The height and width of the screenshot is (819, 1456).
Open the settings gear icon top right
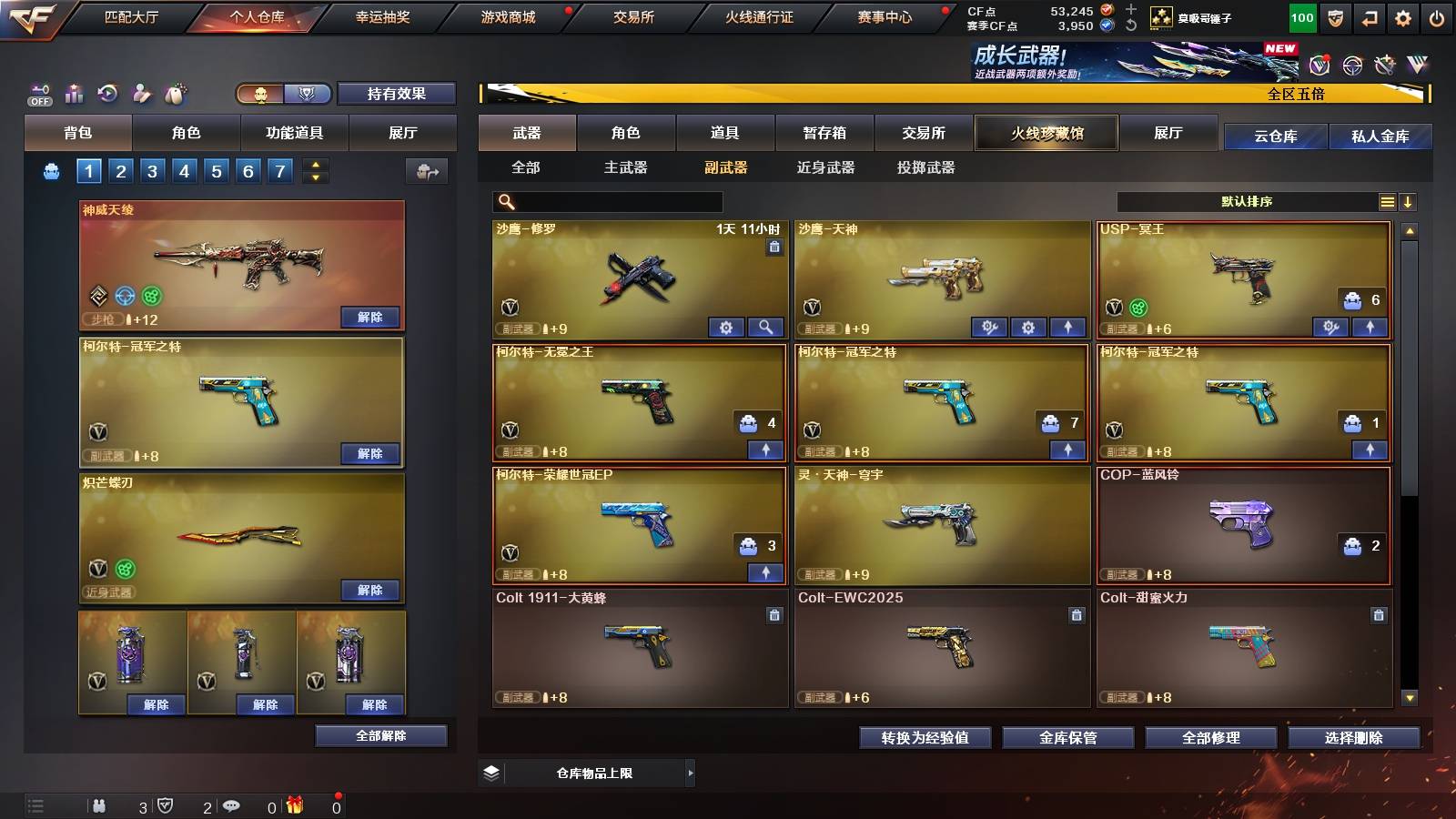(x=1403, y=16)
